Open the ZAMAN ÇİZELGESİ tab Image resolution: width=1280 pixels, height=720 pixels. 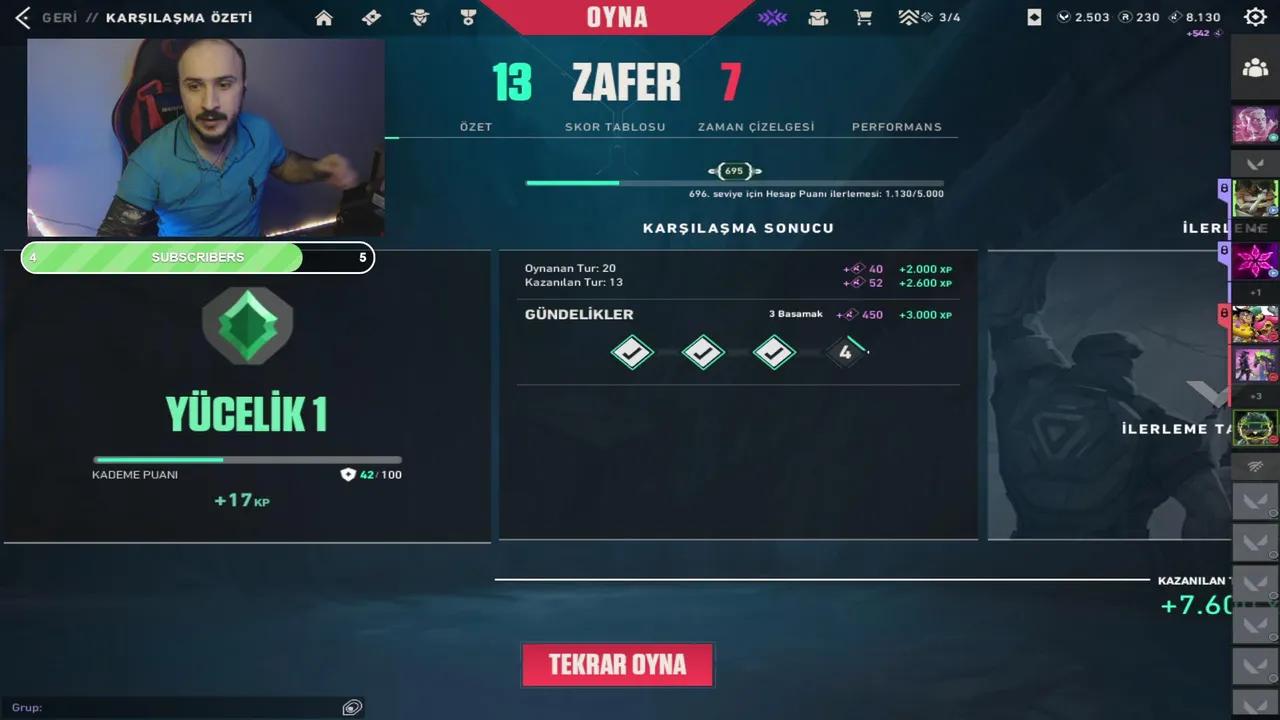756,127
